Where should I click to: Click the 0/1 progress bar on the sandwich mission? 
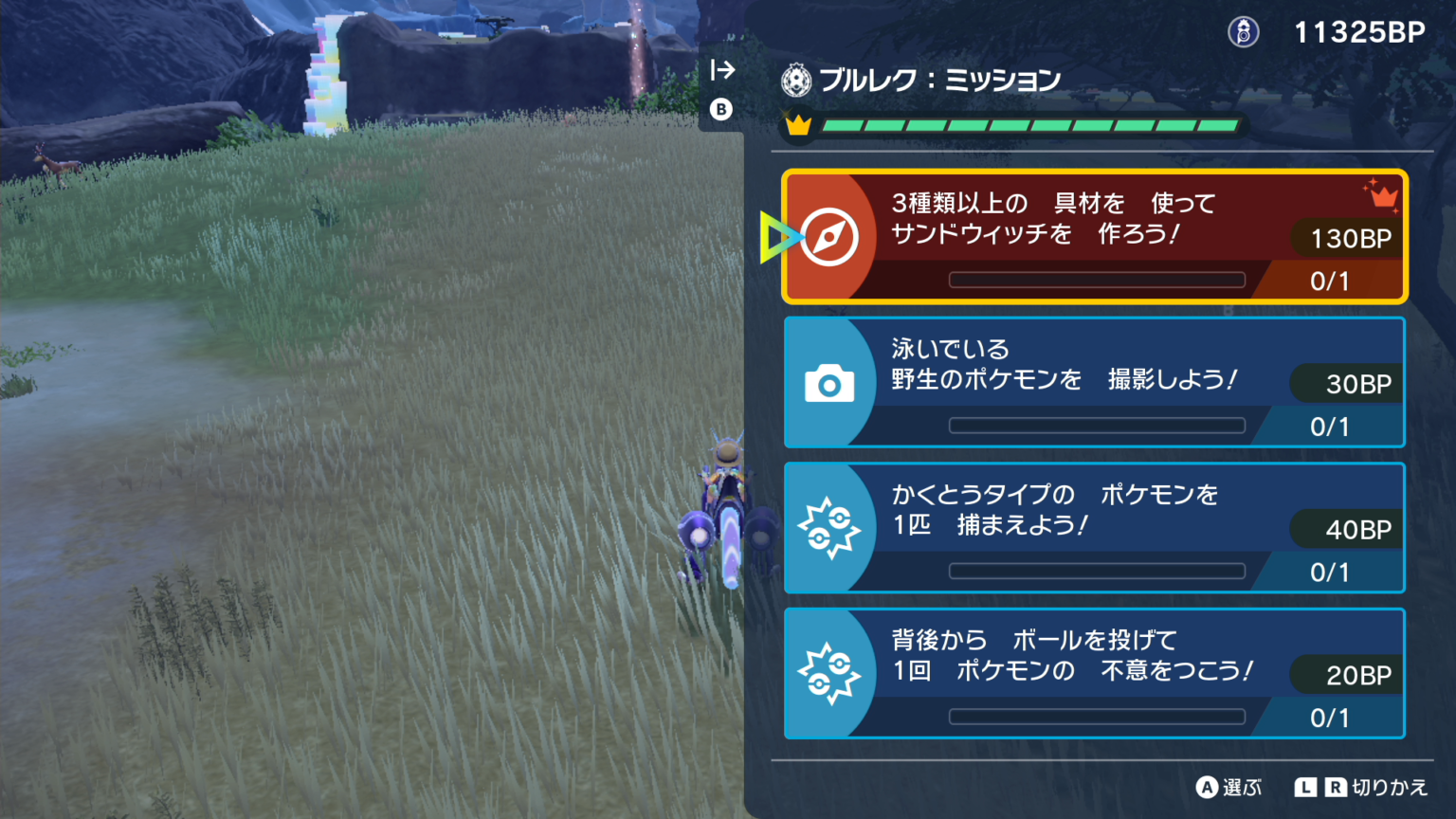[1097, 280]
